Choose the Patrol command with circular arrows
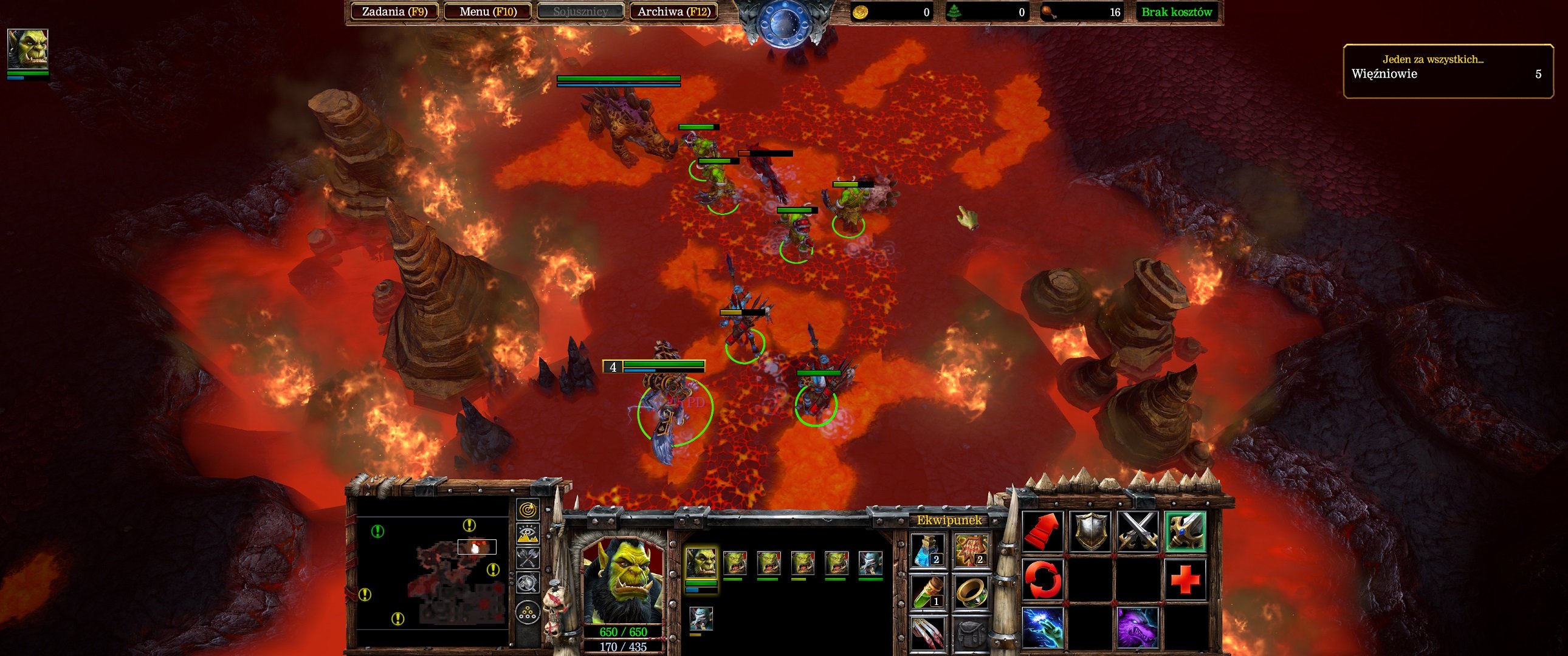Image resolution: width=1568 pixels, height=656 pixels. (x=1043, y=579)
